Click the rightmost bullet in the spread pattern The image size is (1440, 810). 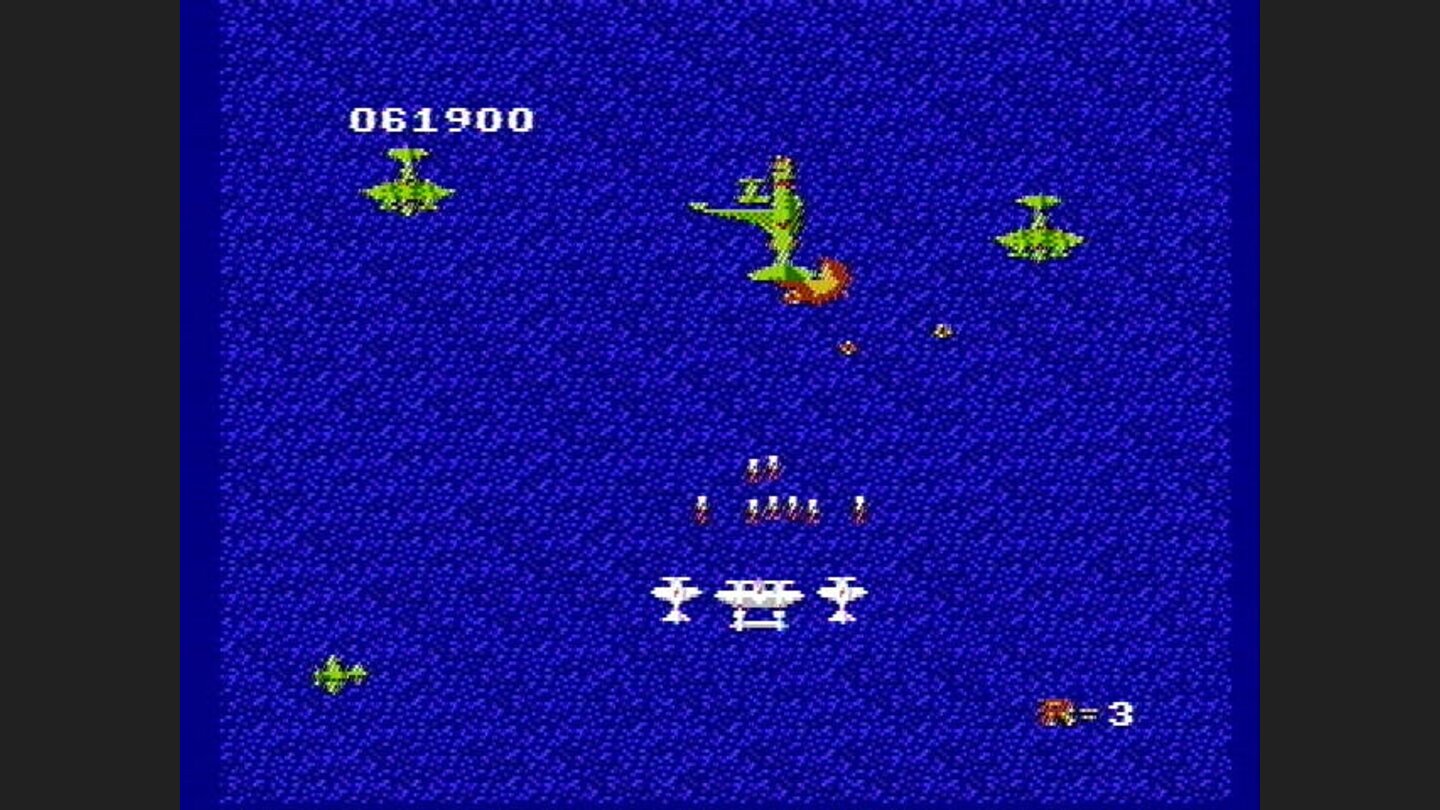[x=857, y=507]
